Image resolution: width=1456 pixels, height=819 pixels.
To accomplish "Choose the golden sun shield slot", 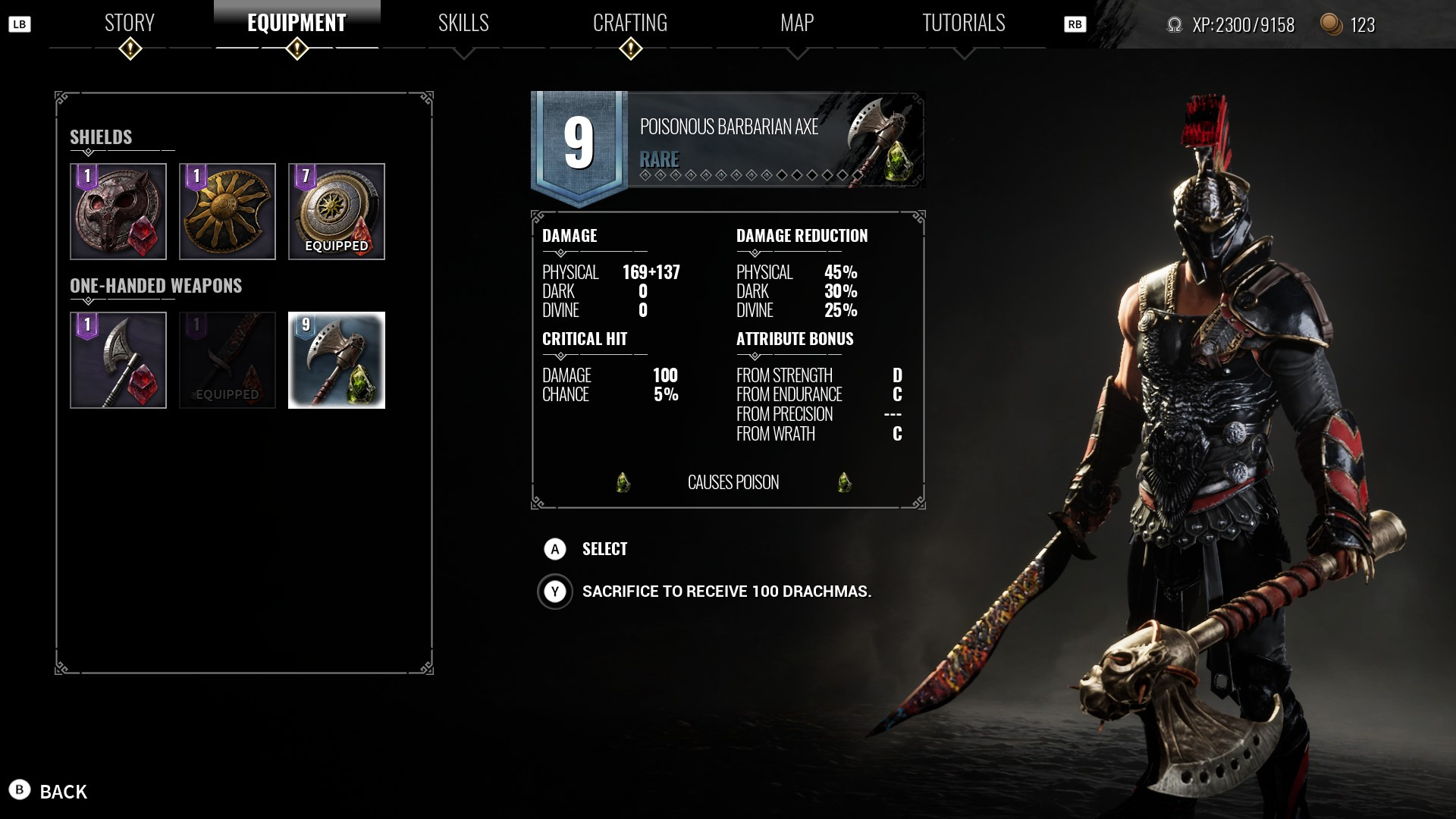I will (227, 212).
